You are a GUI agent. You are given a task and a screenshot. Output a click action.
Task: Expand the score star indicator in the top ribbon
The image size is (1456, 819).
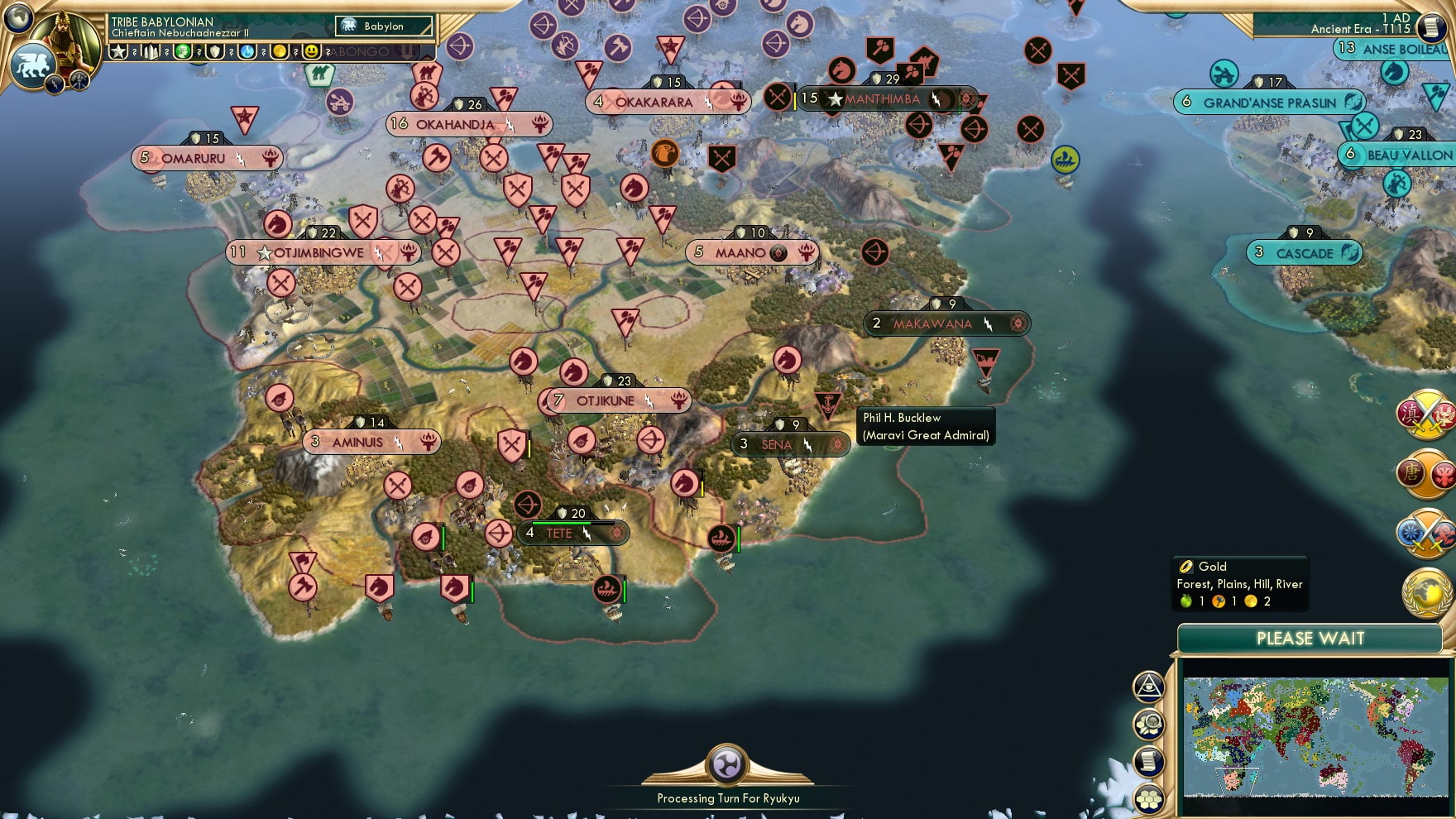tap(119, 52)
